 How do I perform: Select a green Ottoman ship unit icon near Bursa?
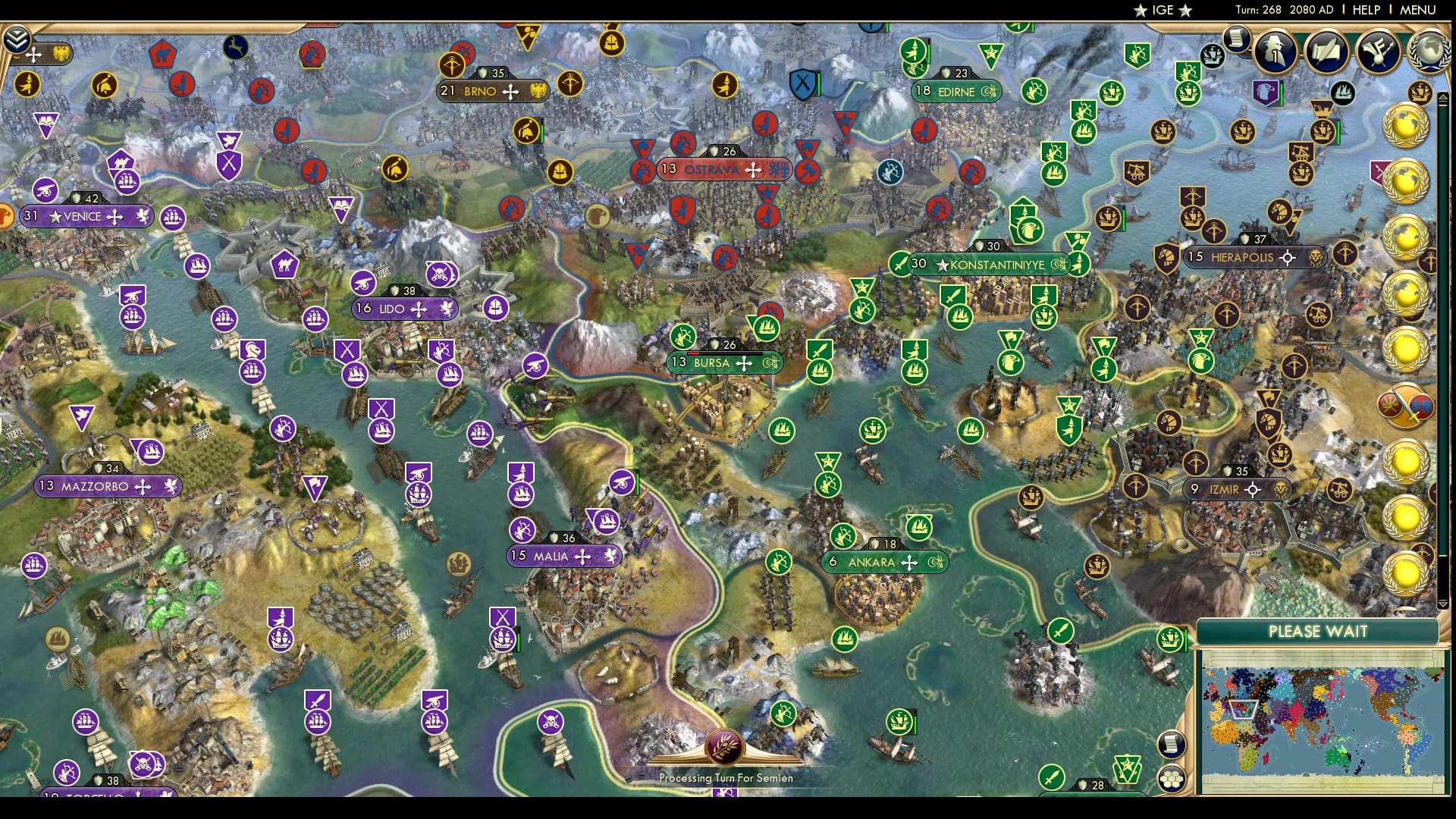point(766,329)
